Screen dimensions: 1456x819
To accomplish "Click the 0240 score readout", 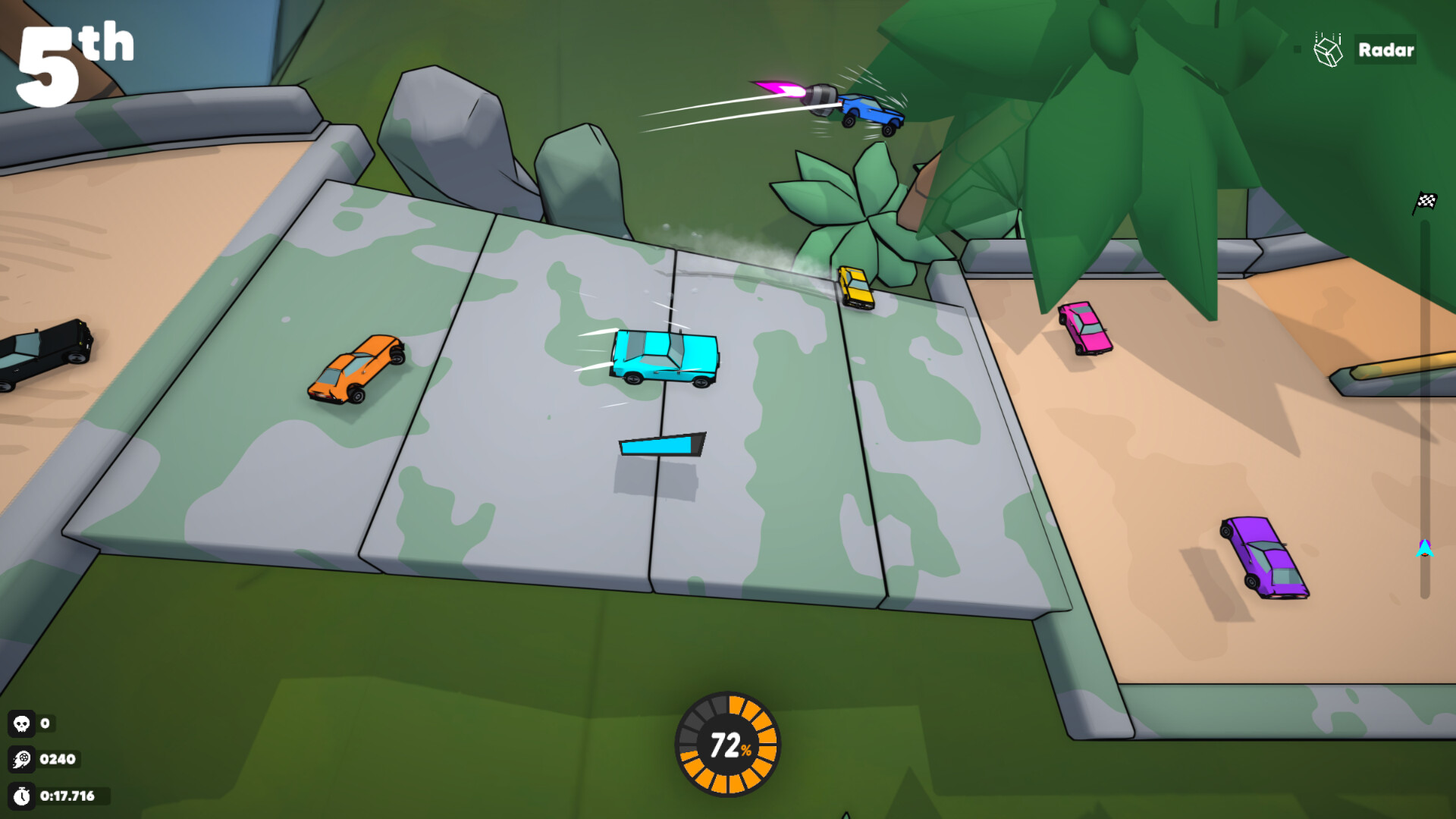I will coord(59,759).
